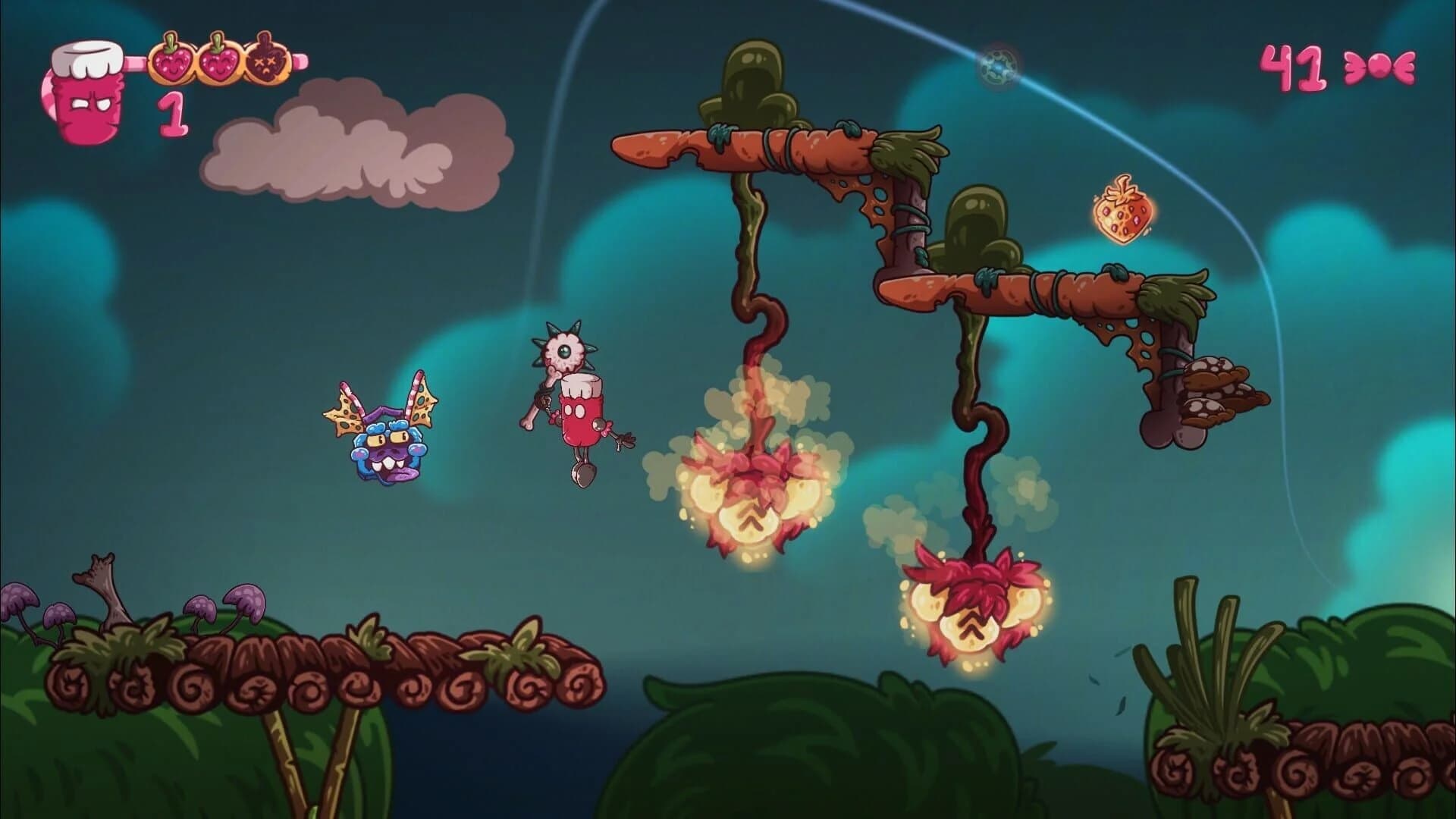Click the glowing golden strawberry collectible
The height and width of the screenshot is (819, 1456).
pos(1125,212)
